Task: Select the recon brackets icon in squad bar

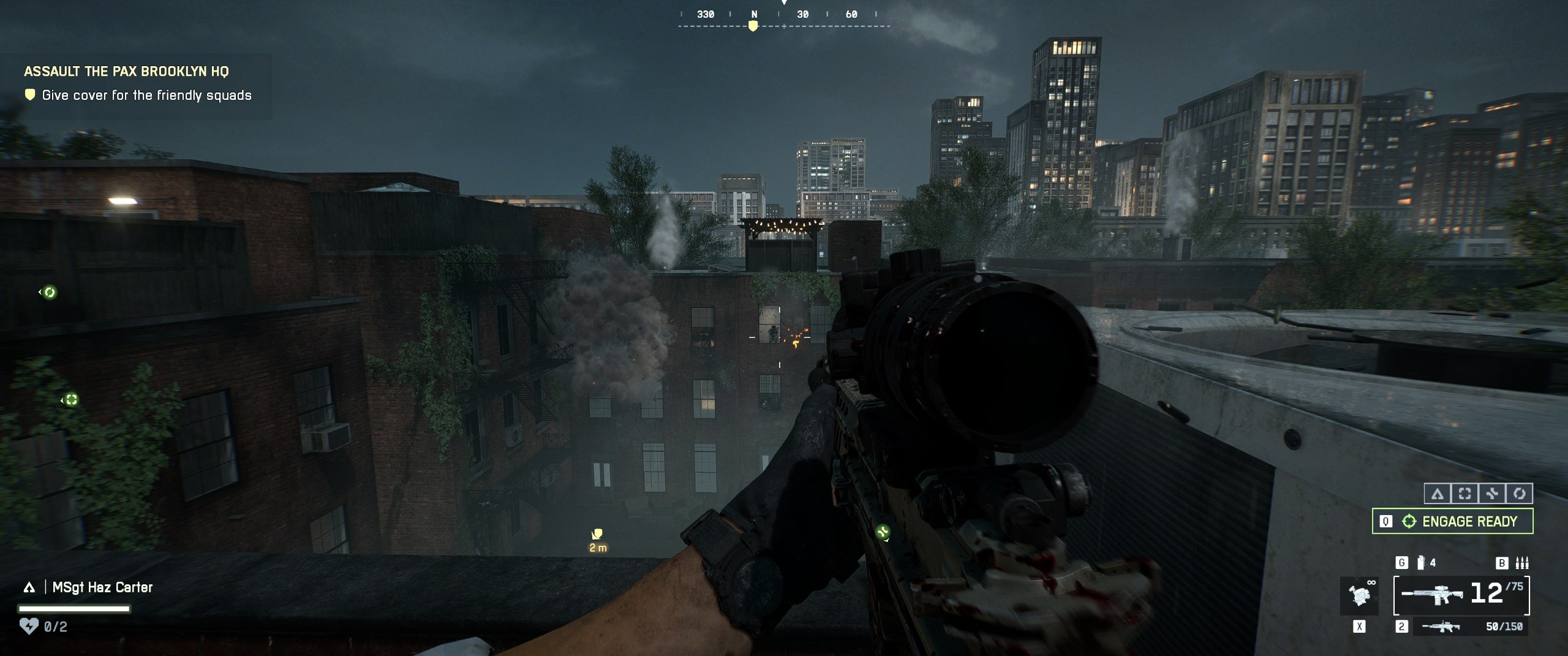Action: (x=1464, y=494)
